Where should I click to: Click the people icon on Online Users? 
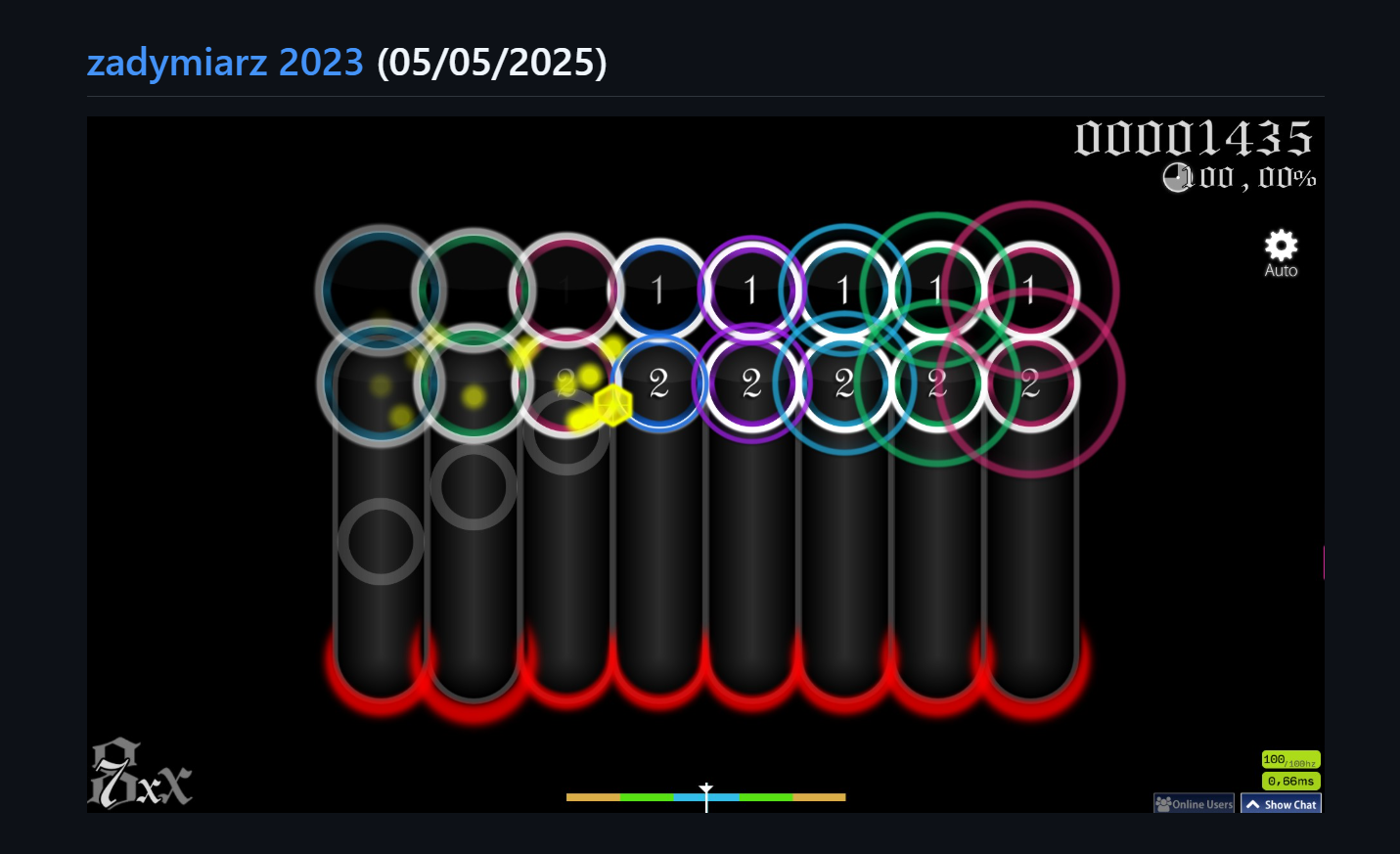[x=1163, y=803]
